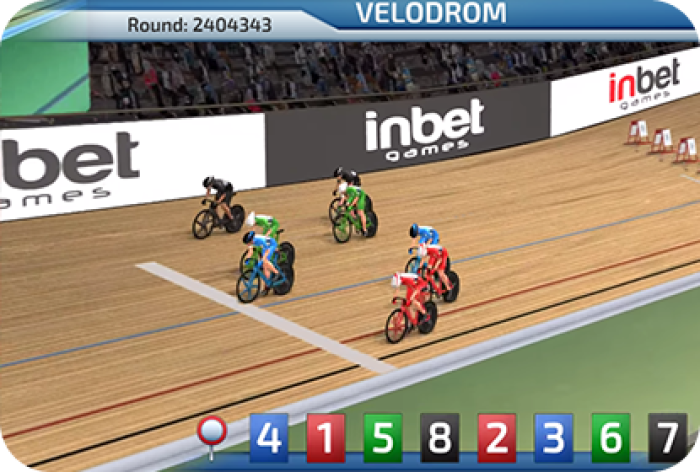This screenshot has width=700, height=472.
Task: Click the green number 6 tile
Action: (x=611, y=437)
